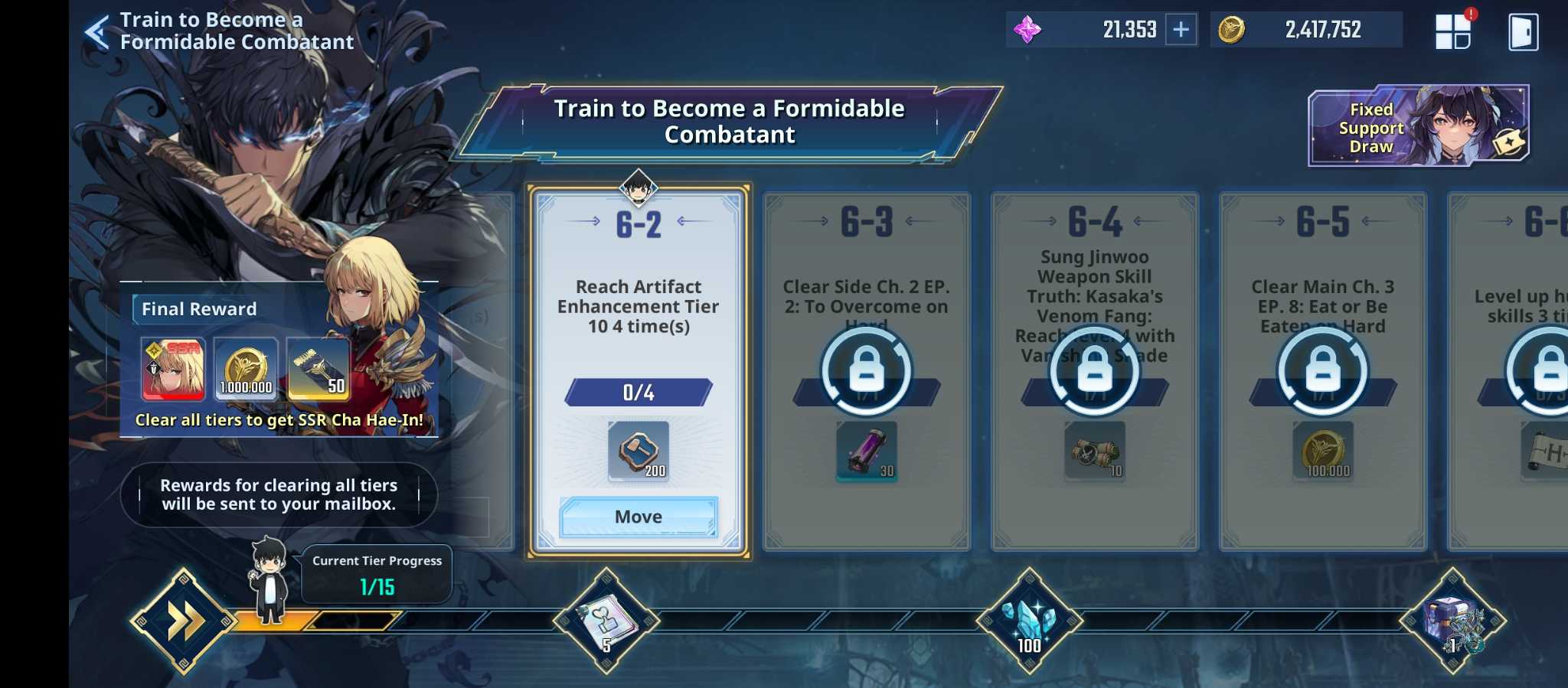
Task: Go back using the top-left arrow
Action: point(97,32)
